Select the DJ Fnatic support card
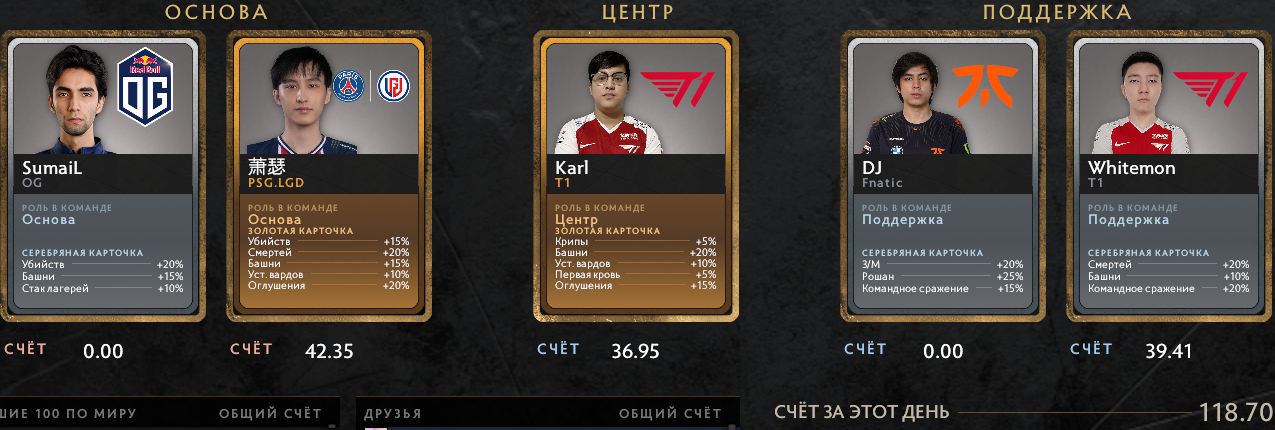 click(944, 175)
